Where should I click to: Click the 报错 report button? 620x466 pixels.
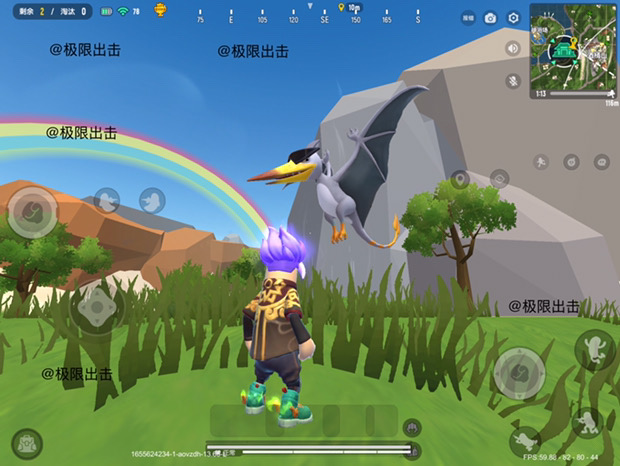coord(468,18)
